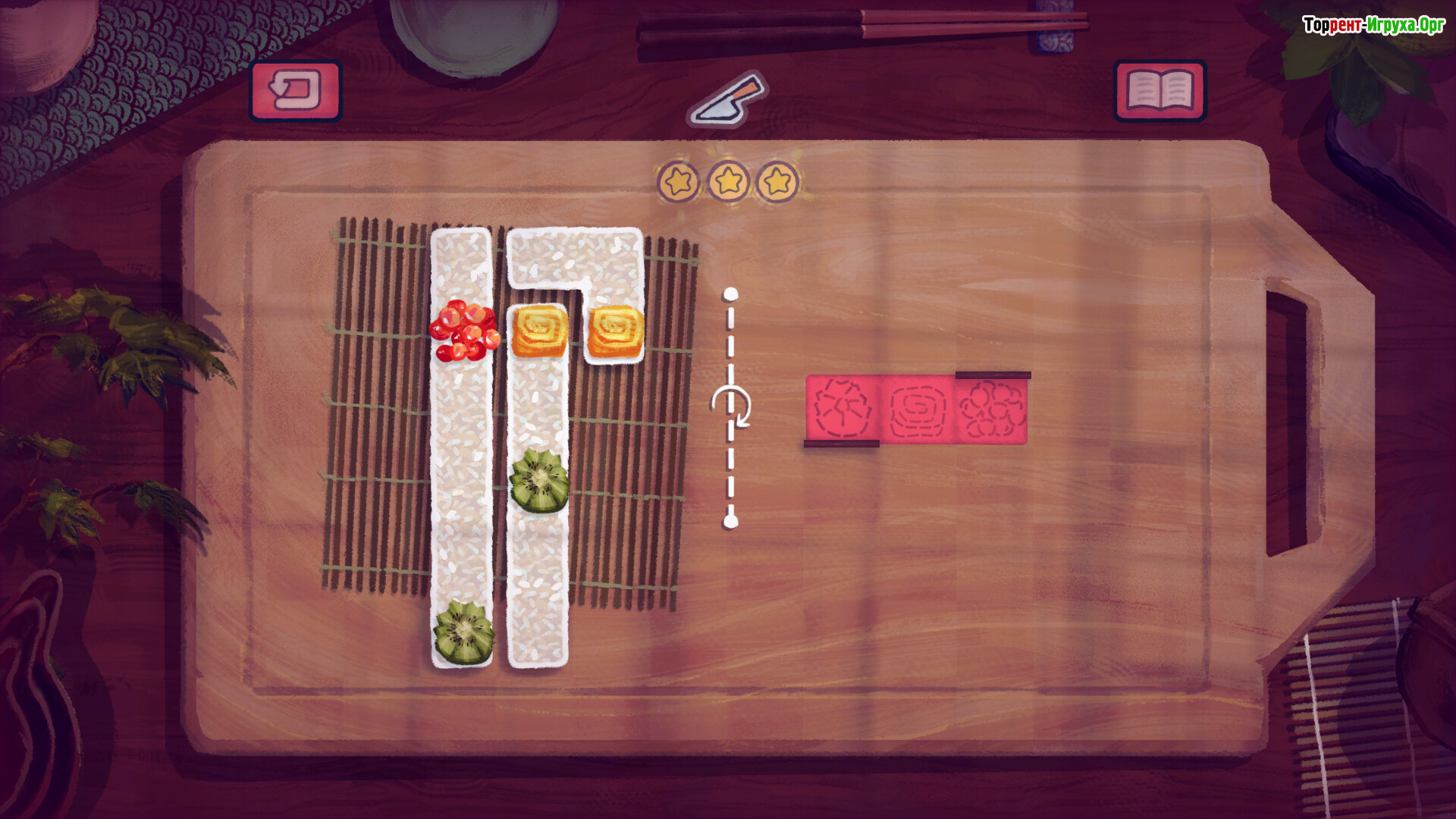Select the rice strip topped with red roe

click(x=461, y=455)
